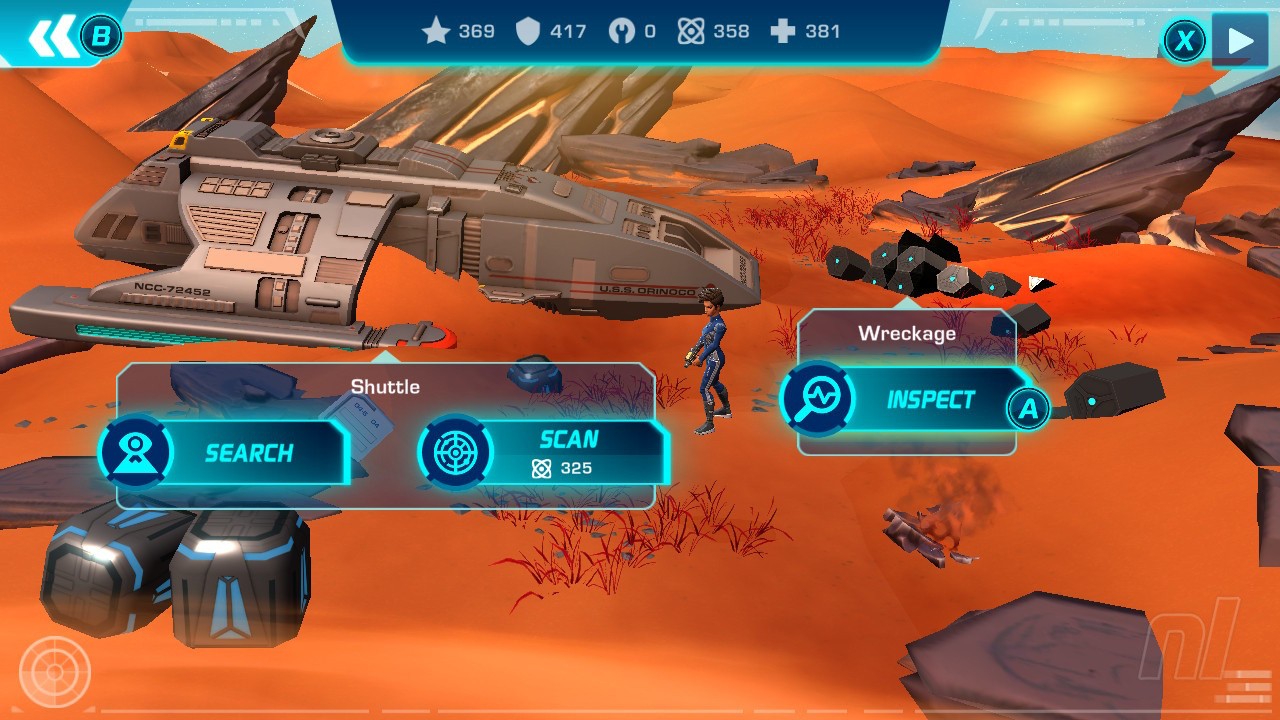Inspect the Wreckage
The width and height of the screenshot is (1280, 720).
click(908, 400)
